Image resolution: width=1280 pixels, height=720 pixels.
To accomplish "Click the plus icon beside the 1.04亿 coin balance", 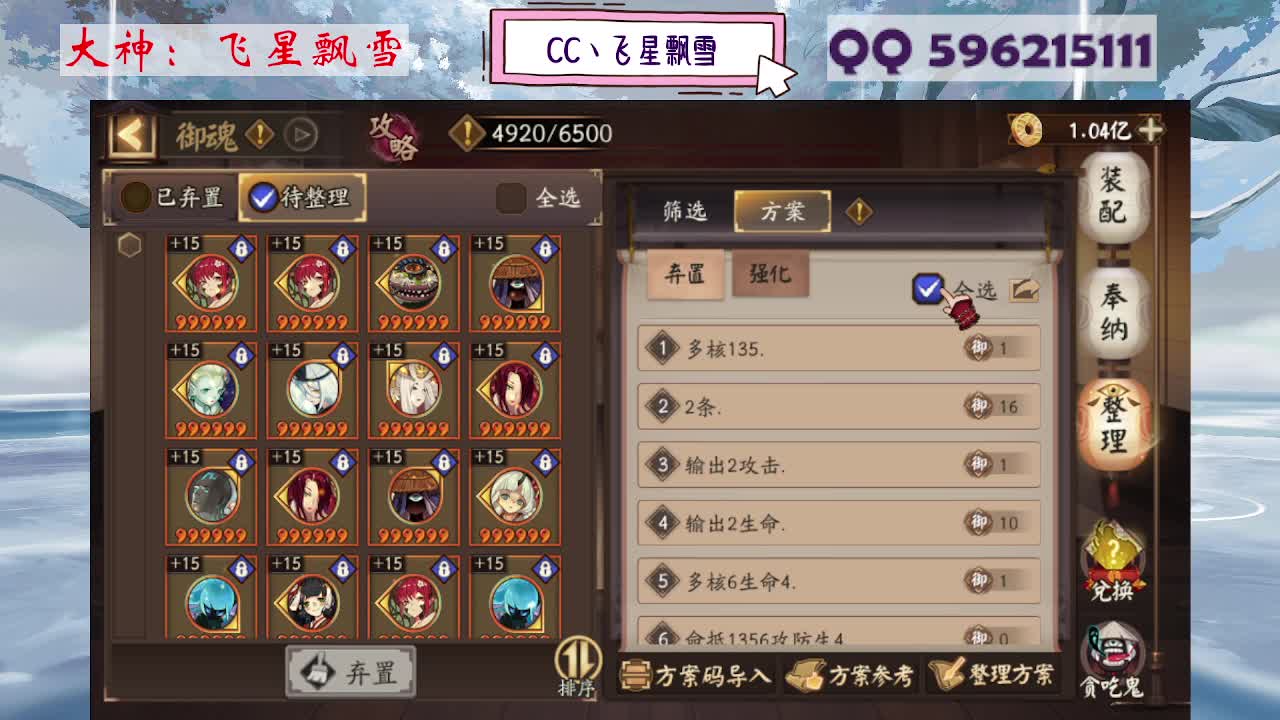I will pos(1152,129).
